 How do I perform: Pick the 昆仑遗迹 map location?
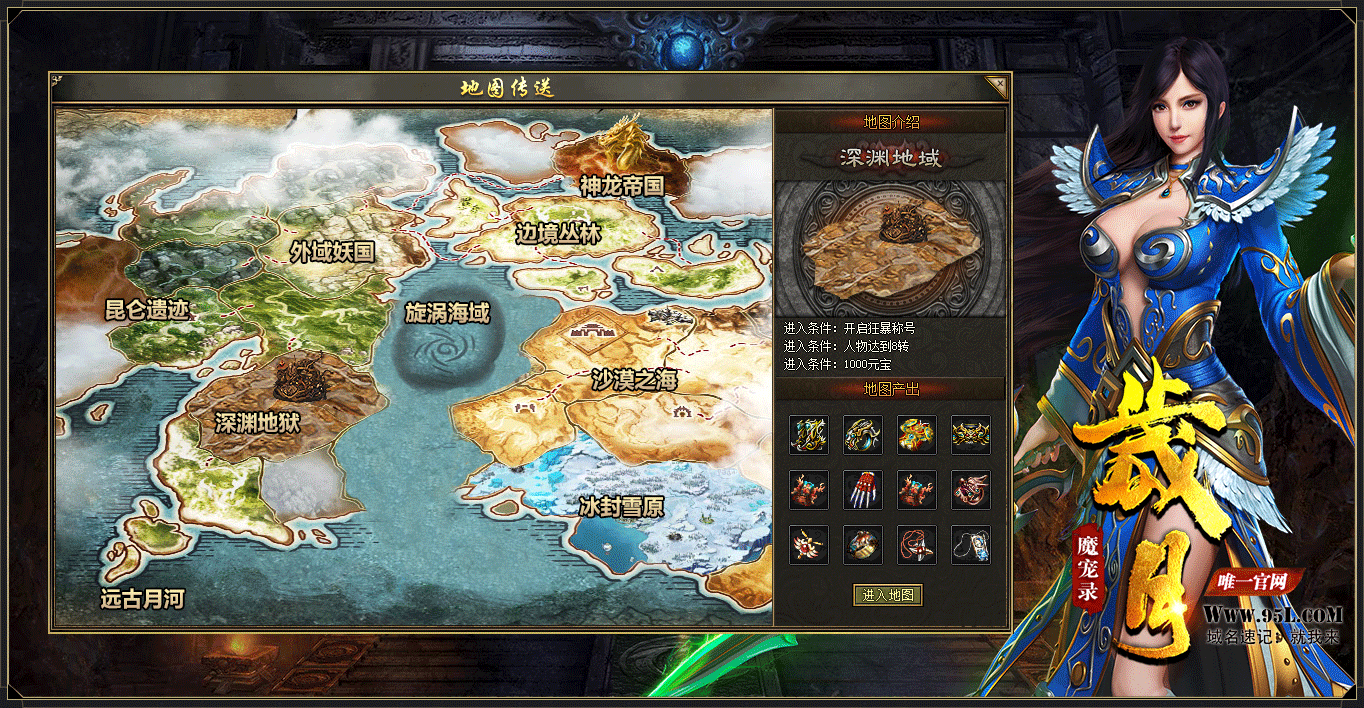(x=147, y=309)
